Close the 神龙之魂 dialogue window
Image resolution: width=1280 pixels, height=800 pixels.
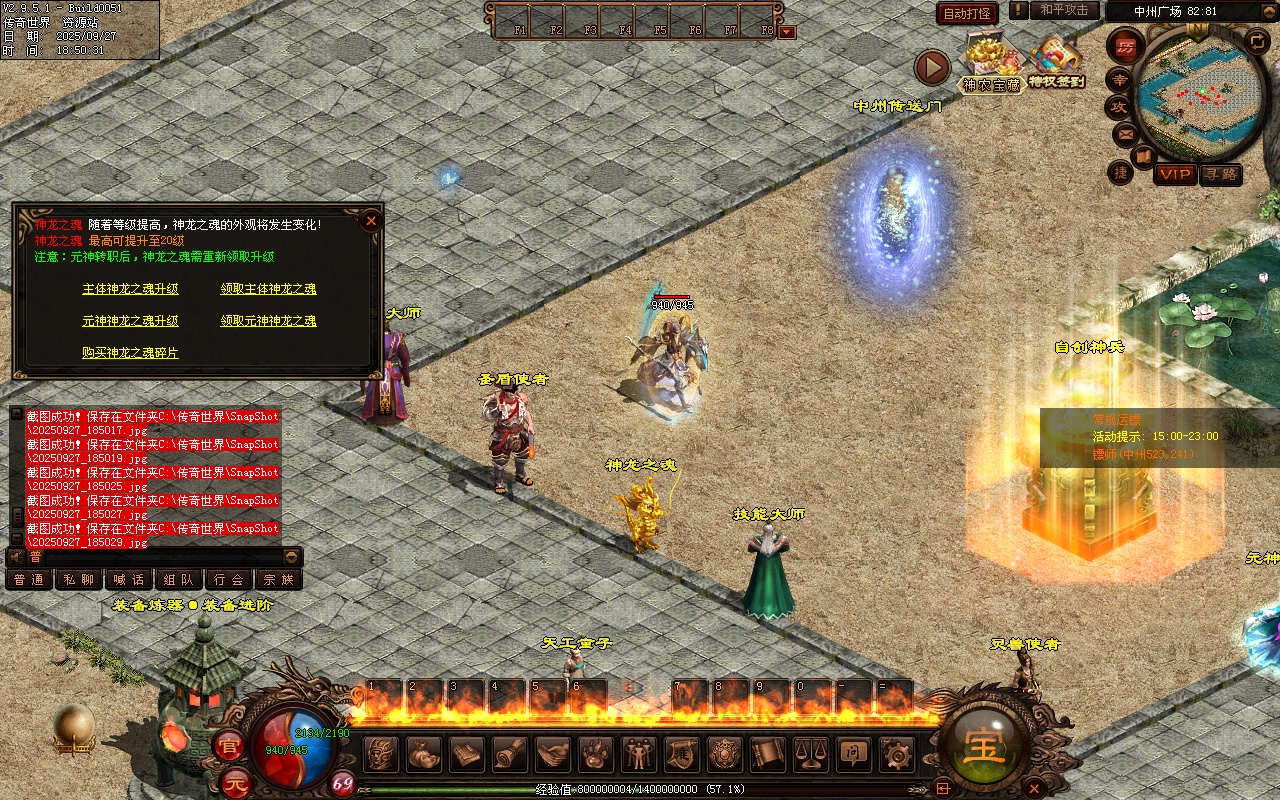coord(371,221)
